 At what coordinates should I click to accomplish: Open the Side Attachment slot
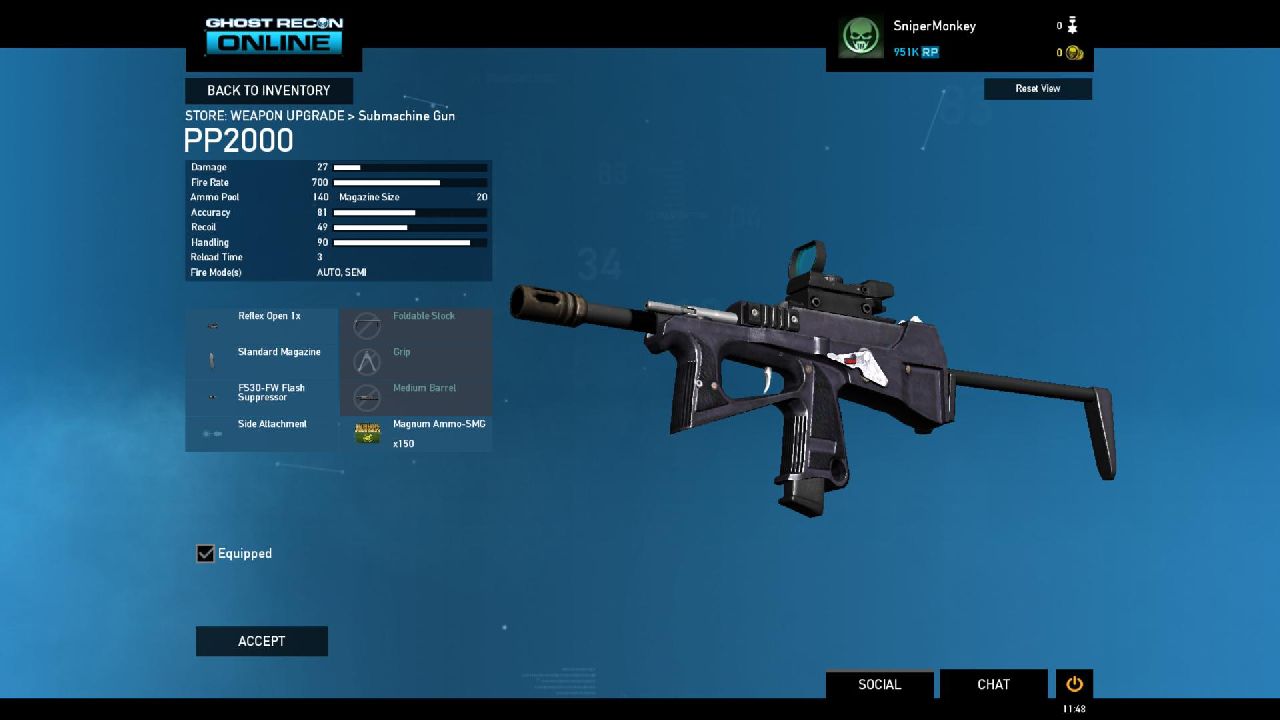[x=262, y=433]
